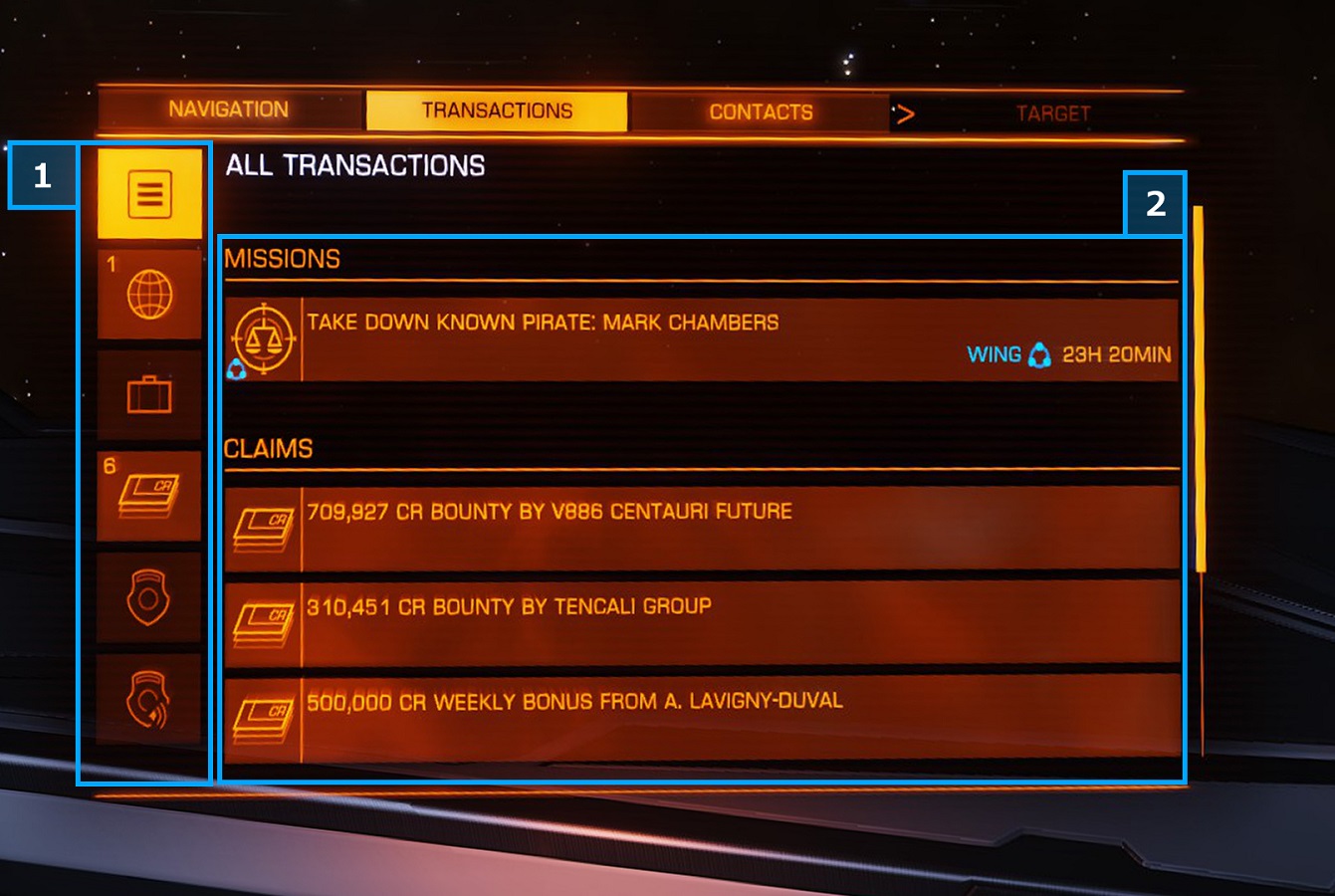Switch to the Navigation tab
1335x896 pixels.
pyautogui.click(x=229, y=110)
